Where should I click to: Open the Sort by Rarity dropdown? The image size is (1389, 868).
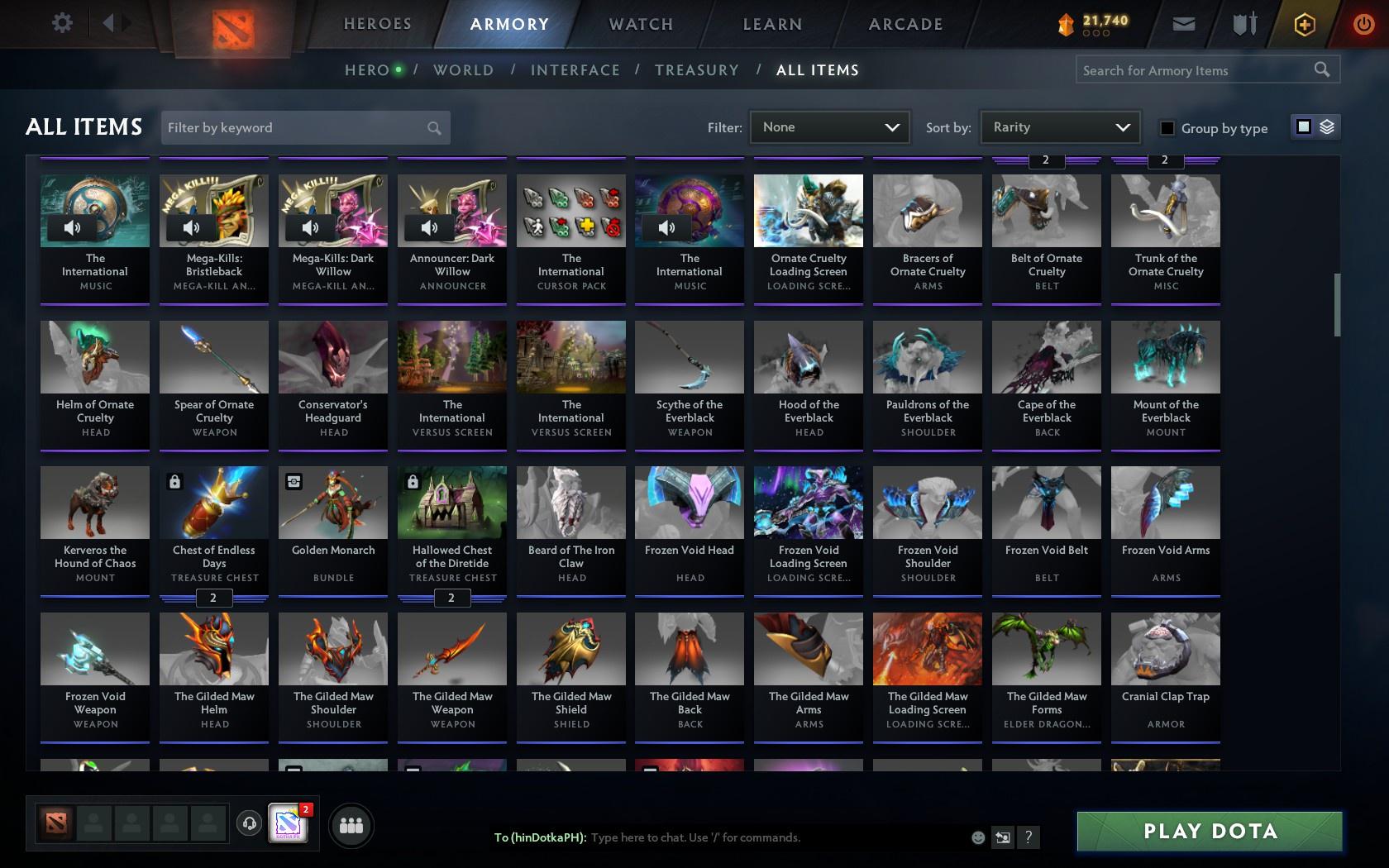point(1059,127)
